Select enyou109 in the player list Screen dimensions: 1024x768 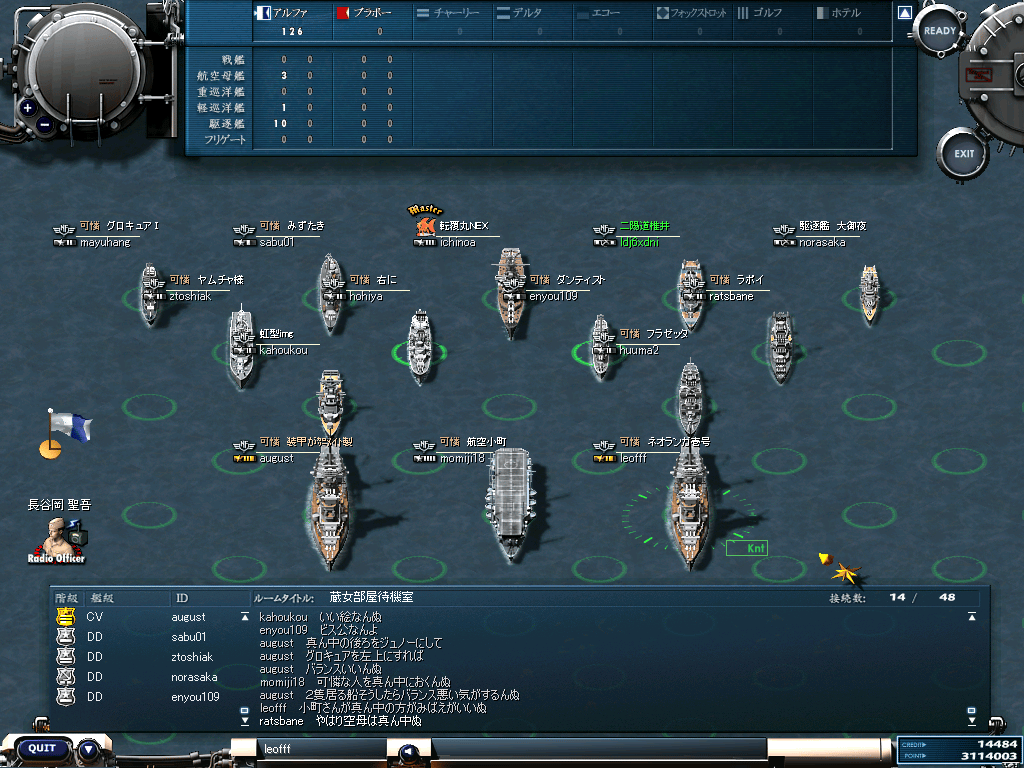pyautogui.click(x=197, y=696)
